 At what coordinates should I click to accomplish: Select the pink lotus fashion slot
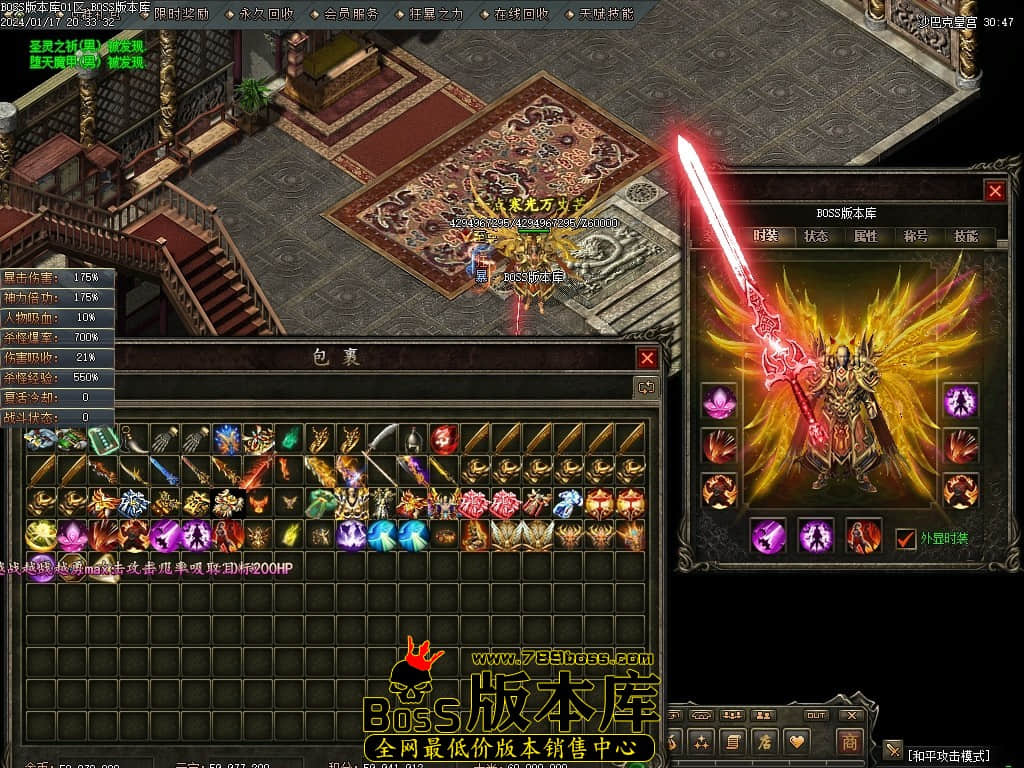click(719, 401)
